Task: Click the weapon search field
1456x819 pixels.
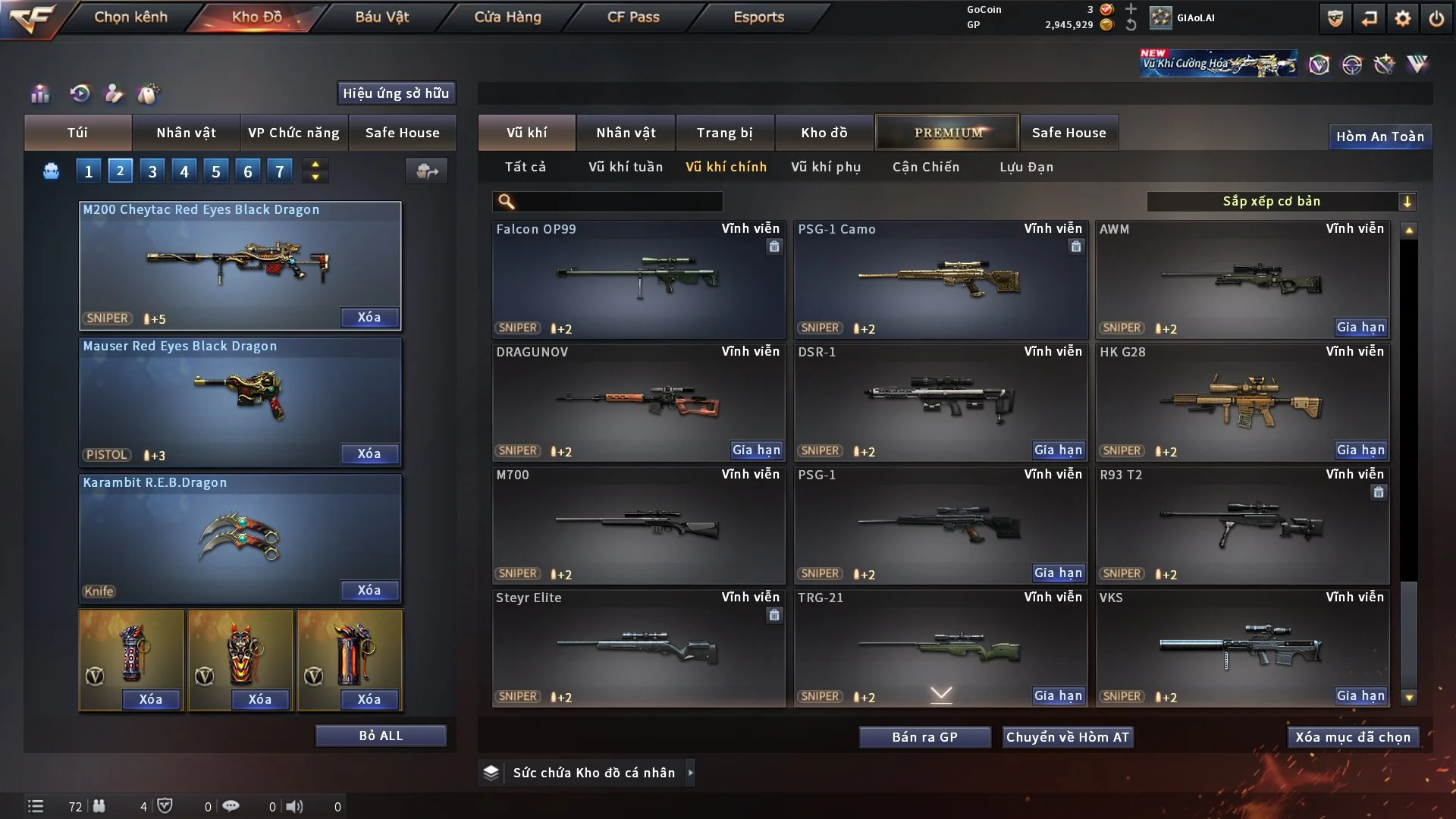Action: point(618,202)
